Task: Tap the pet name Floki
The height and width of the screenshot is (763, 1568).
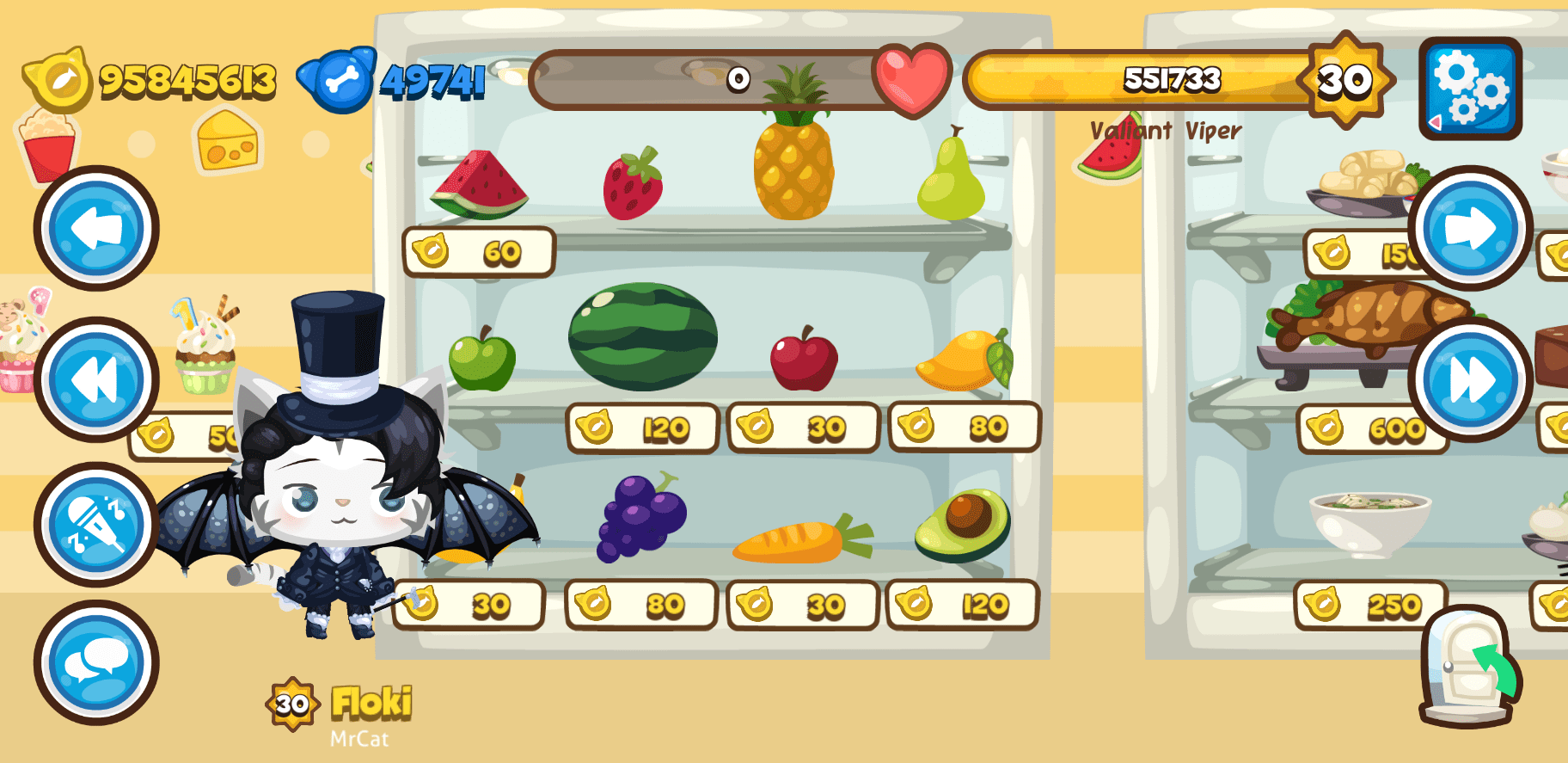Action: [x=371, y=703]
